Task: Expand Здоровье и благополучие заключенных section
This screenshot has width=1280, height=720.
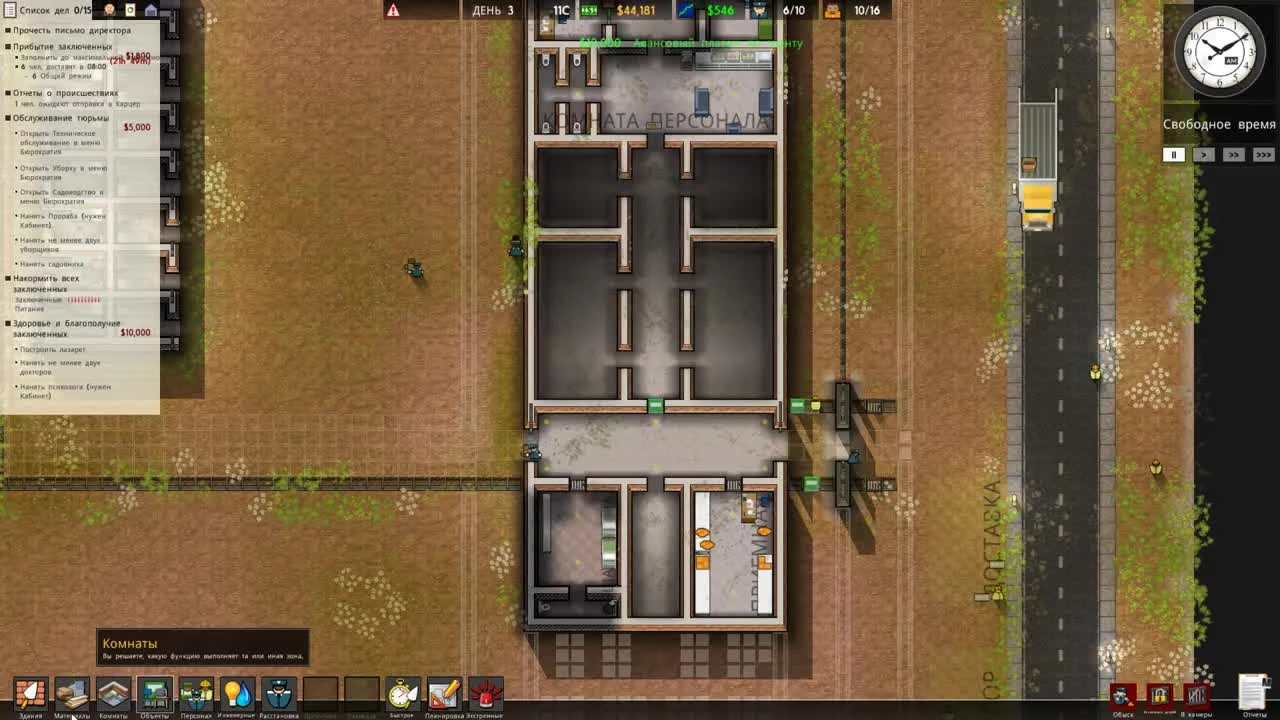Action: tap(8, 325)
